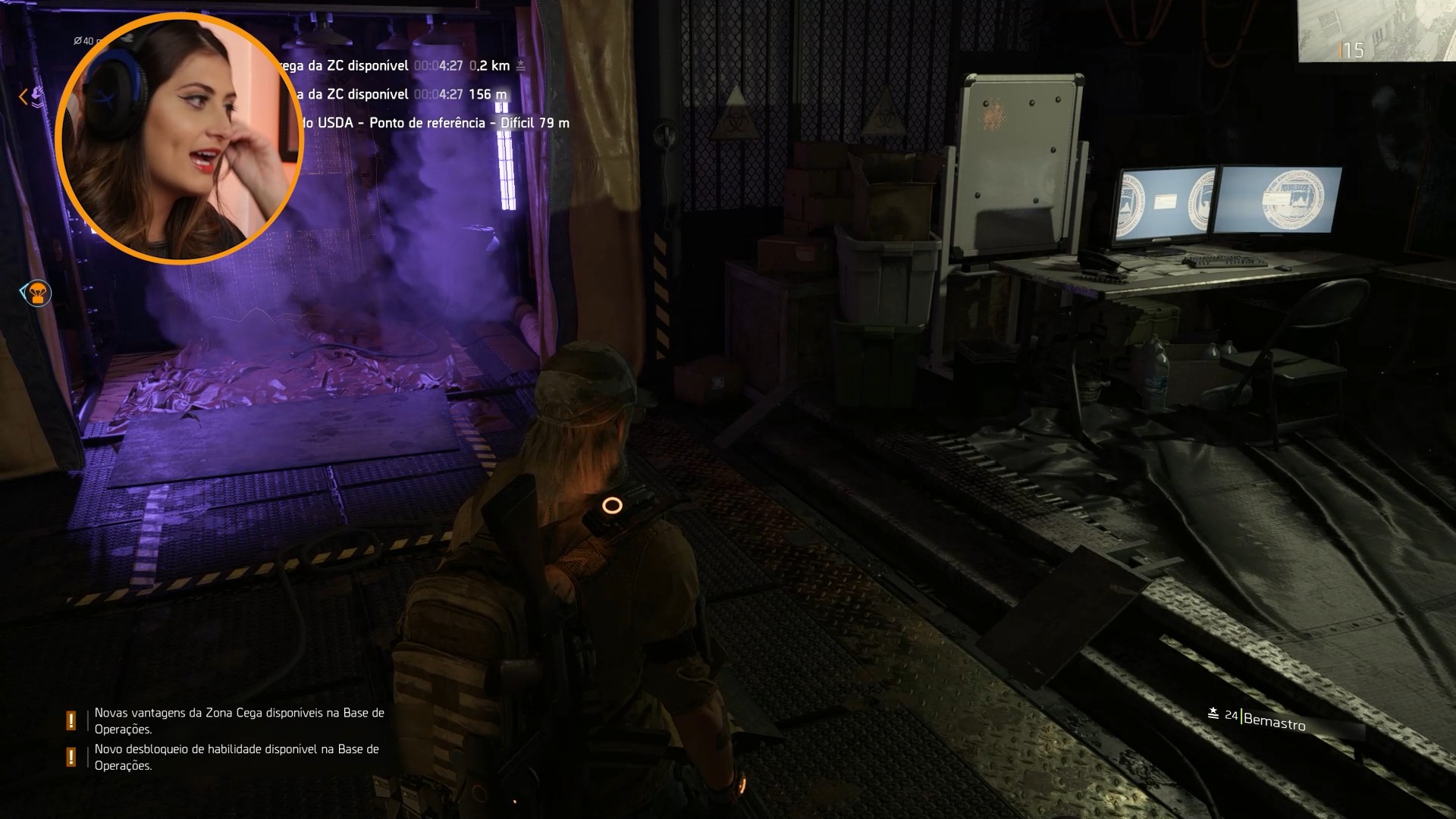Click the orange helmet icon on the left edge
The height and width of the screenshot is (819, 1456).
point(36,293)
